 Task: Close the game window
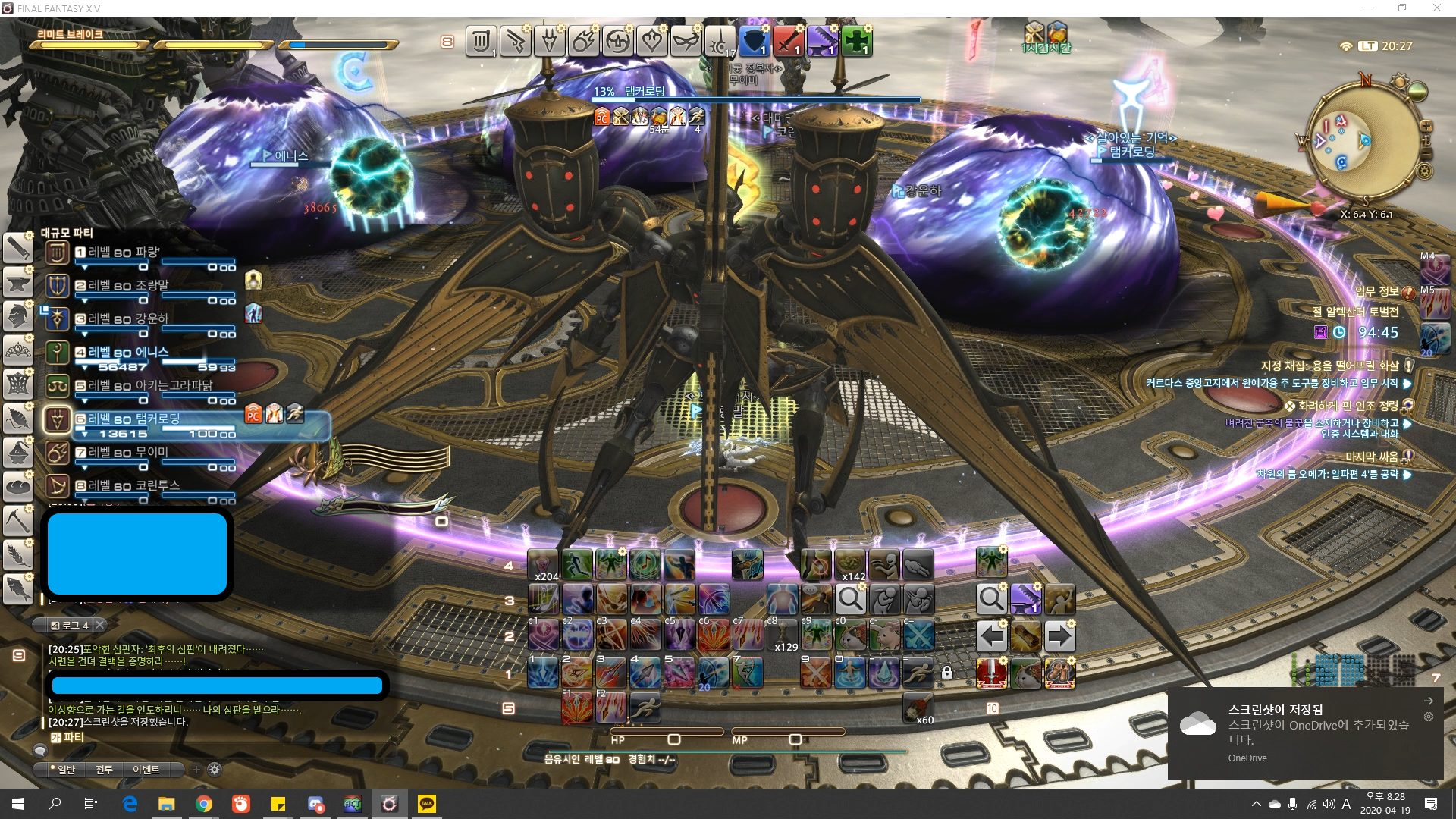[1436, 8]
